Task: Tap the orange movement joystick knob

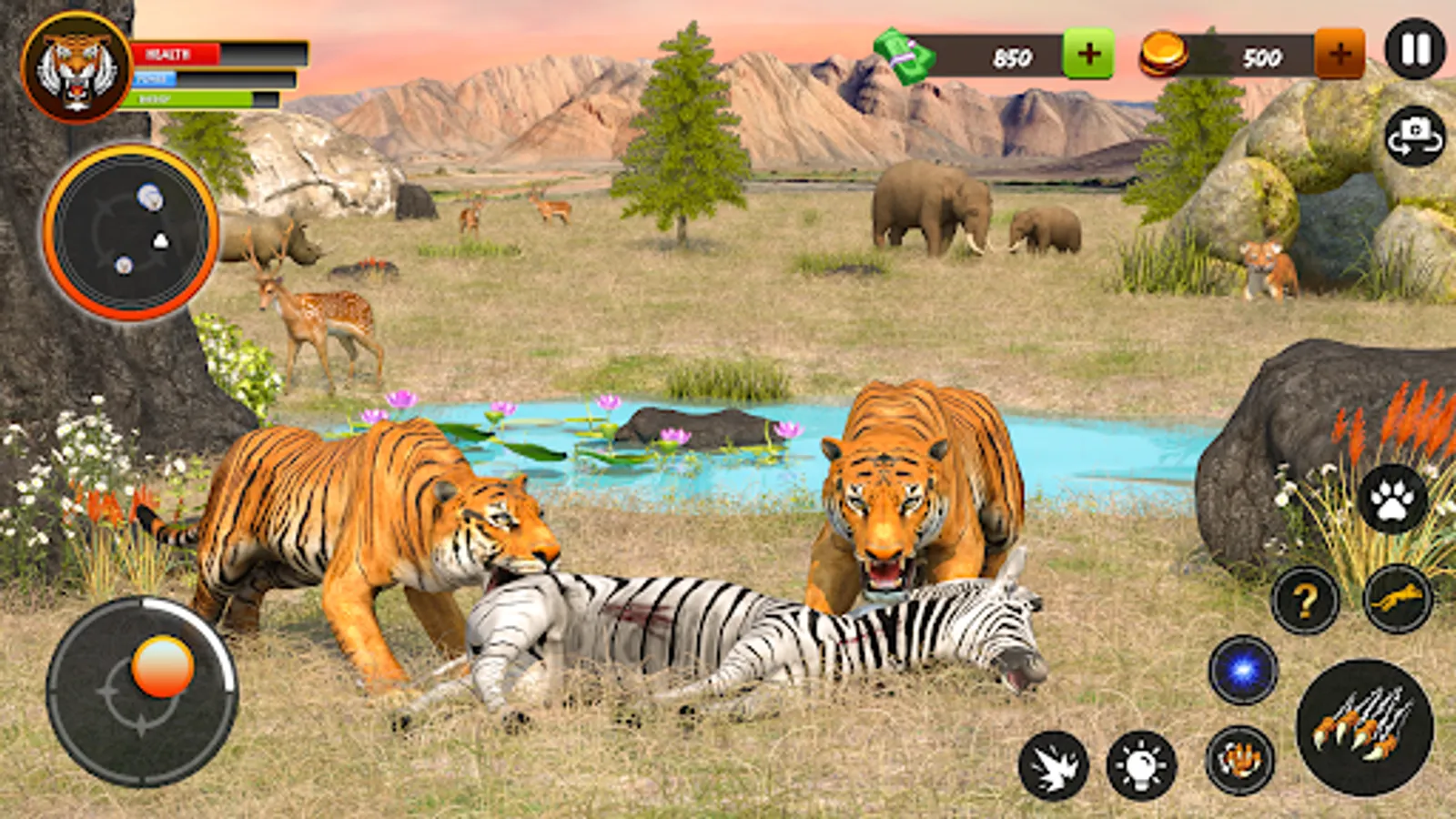Action: point(162,666)
